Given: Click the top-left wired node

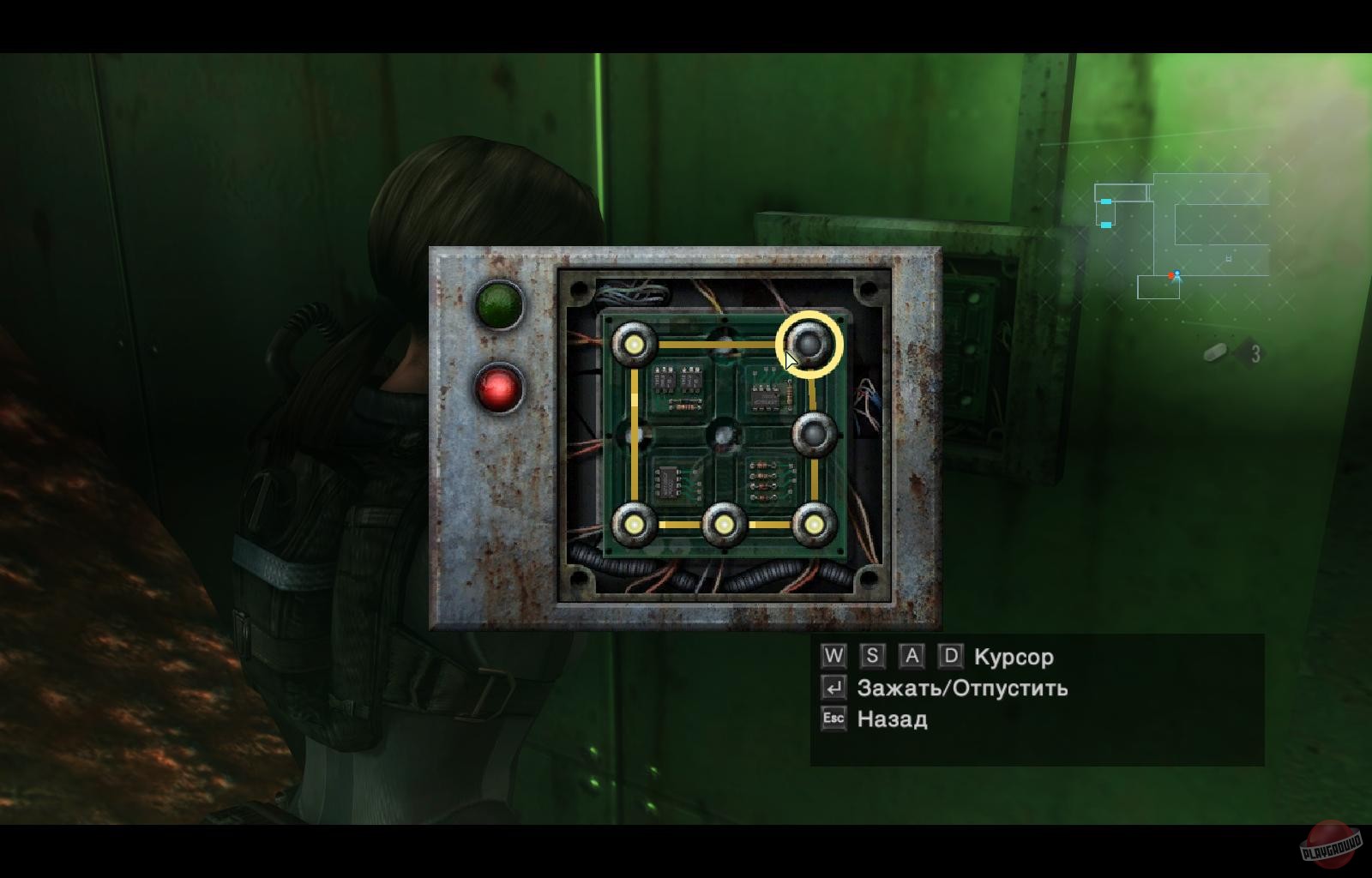Looking at the screenshot, I should [635, 346].
